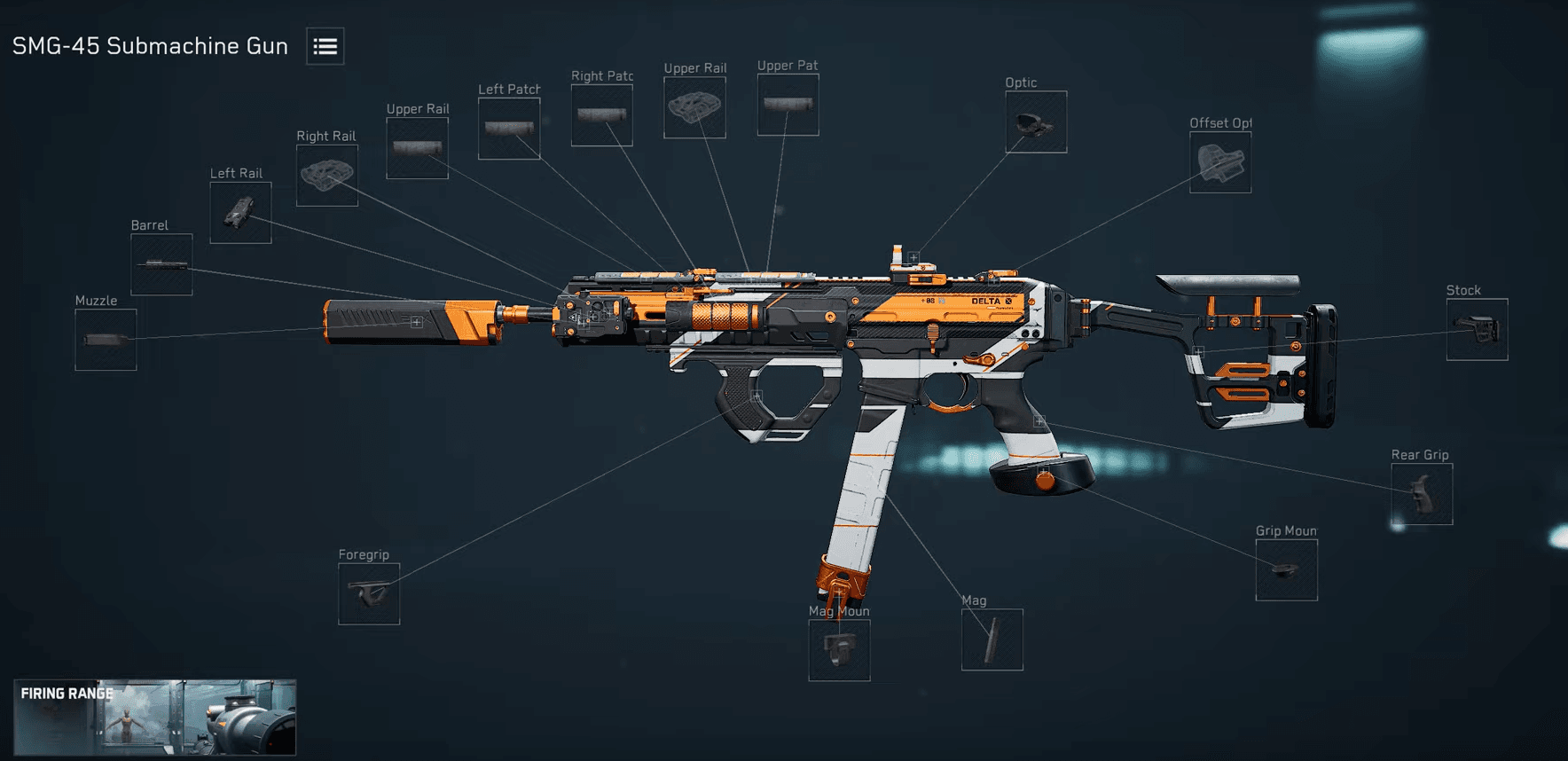Image resolution: width=1568 pixels, height=761 pixels.
Task: Open the Grip Mount slot
Action: pyautogui.click(x=1286, y=569)
